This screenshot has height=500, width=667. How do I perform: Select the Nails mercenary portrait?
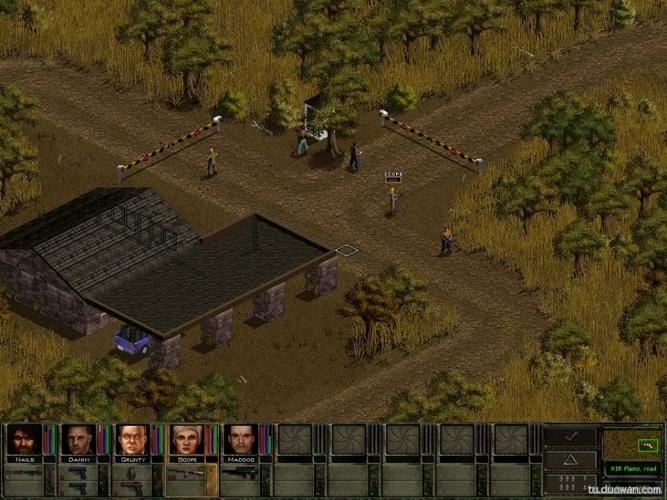tap(25, 439)
